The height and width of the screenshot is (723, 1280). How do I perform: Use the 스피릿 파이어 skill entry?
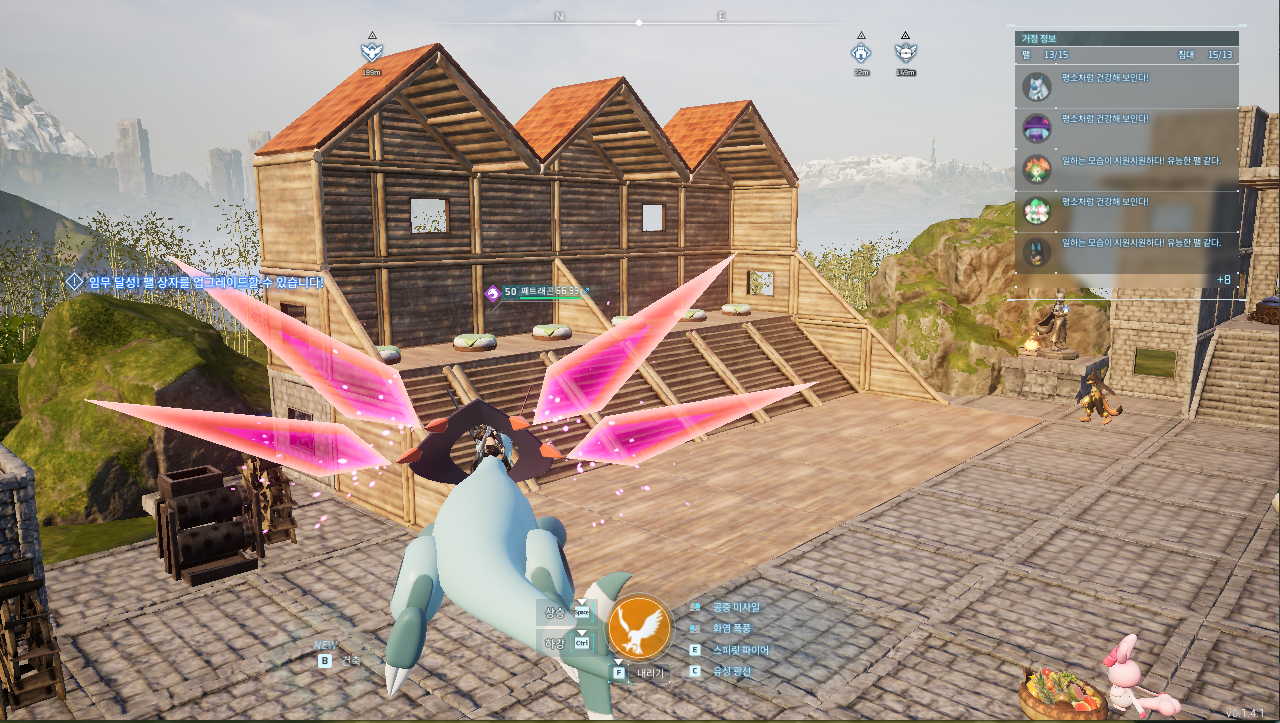[x=740, y=650]
